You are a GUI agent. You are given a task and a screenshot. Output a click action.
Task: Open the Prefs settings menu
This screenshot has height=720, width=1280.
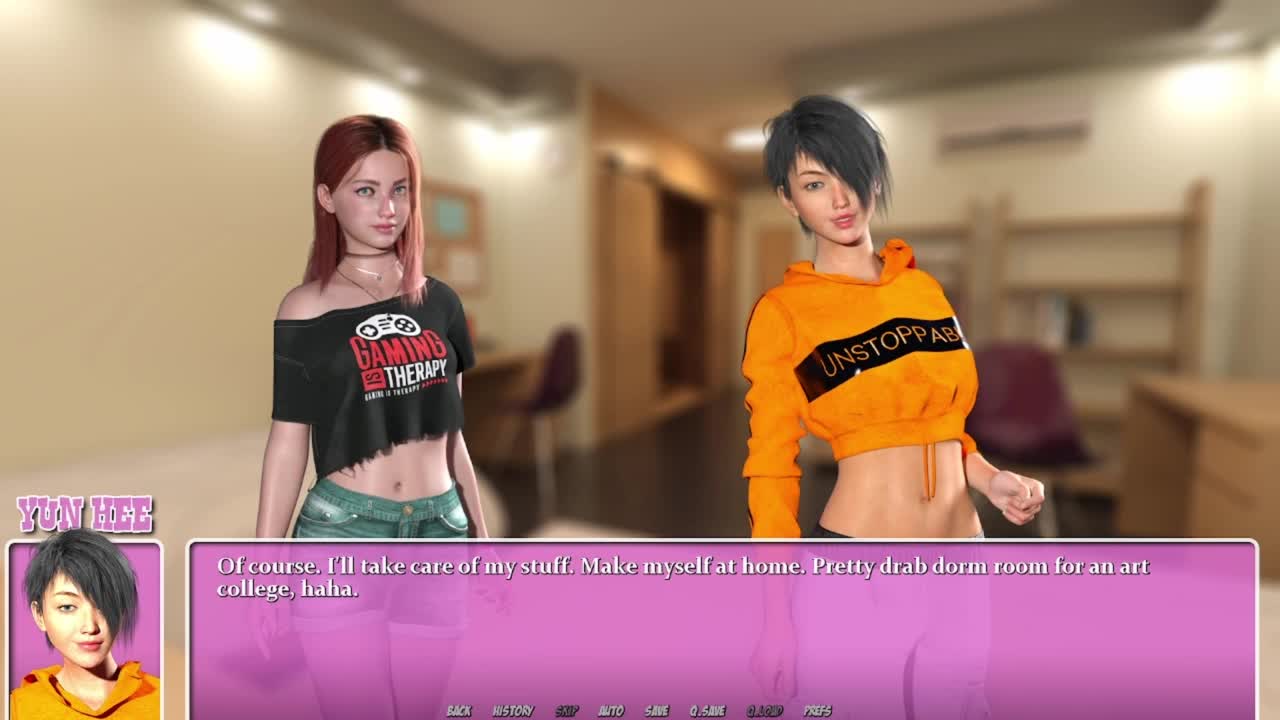818,711
